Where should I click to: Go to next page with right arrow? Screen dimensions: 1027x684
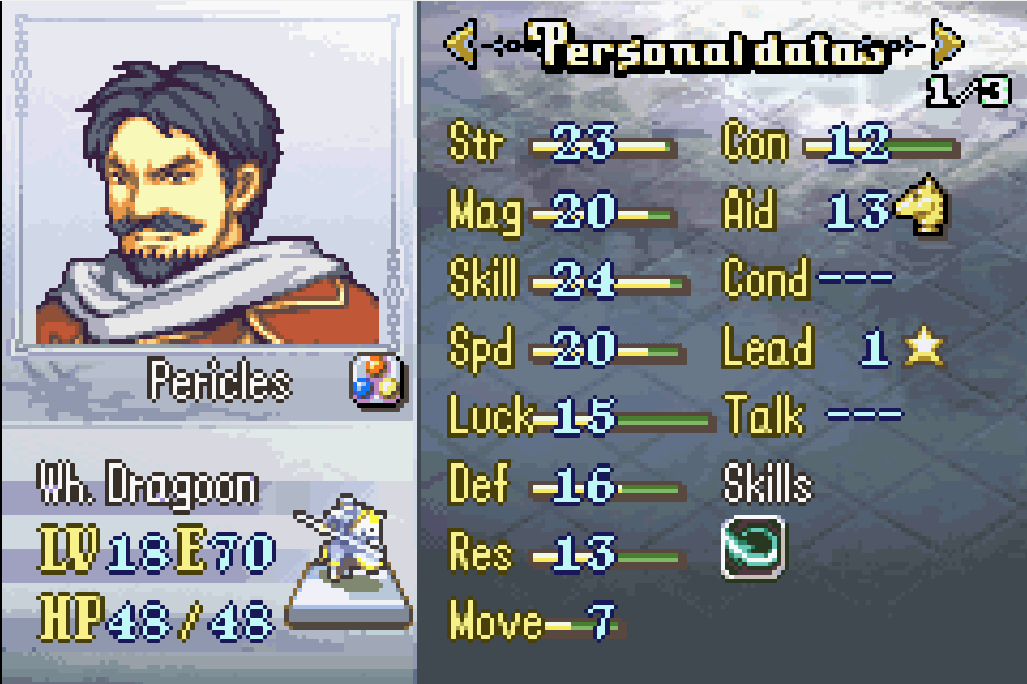pos(946,45)
